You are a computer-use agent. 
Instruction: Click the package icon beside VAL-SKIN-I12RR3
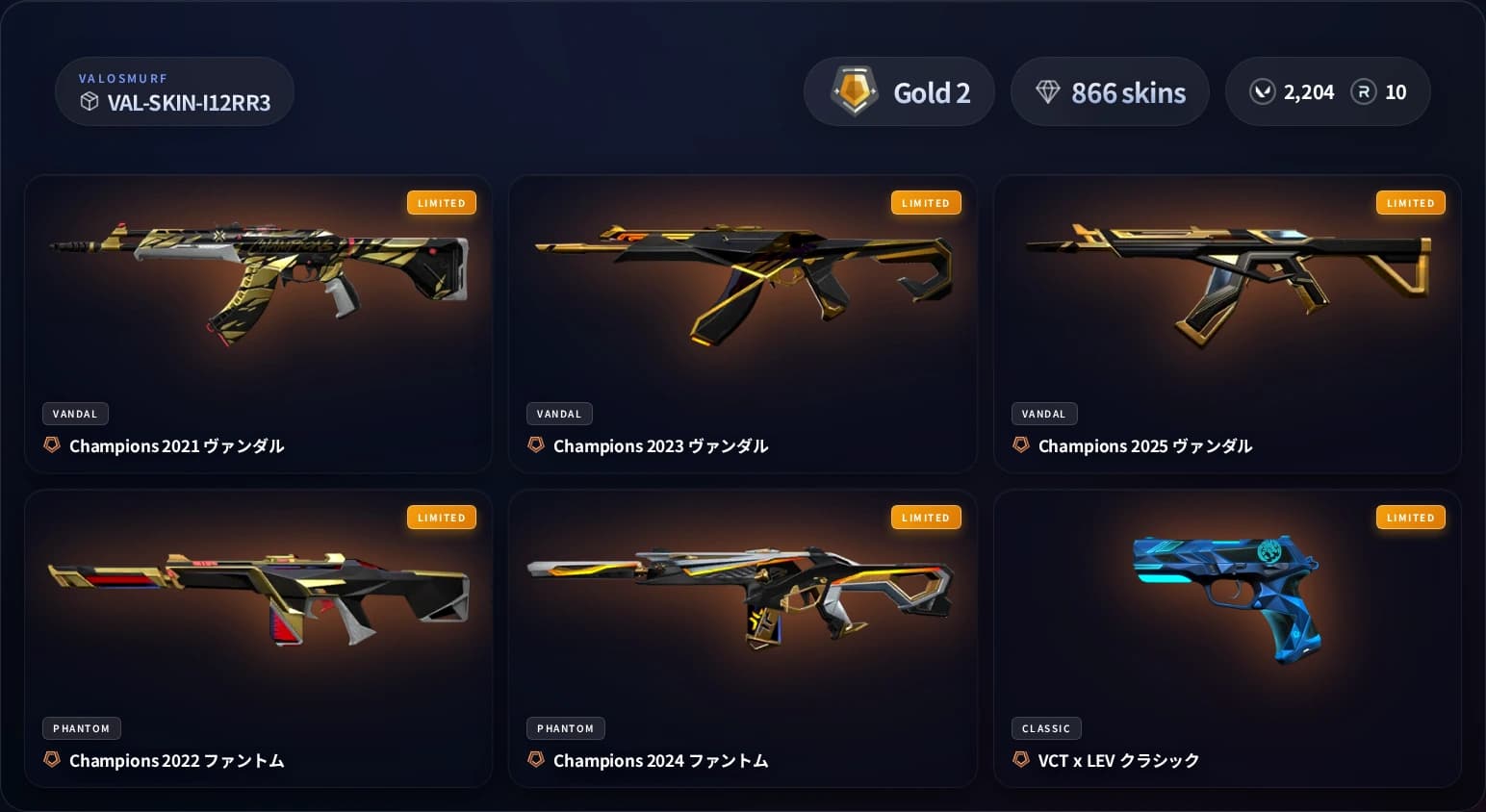tap(90, 102)
